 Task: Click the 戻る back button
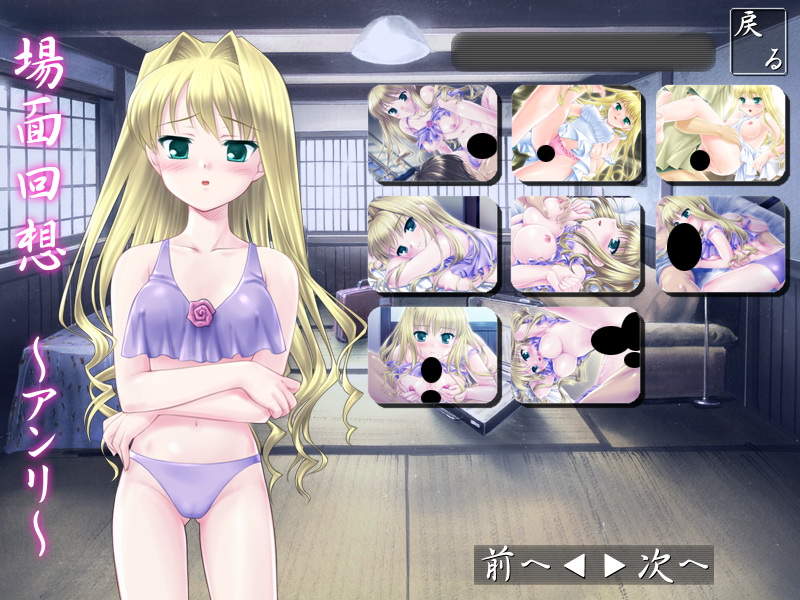[757, 41]
